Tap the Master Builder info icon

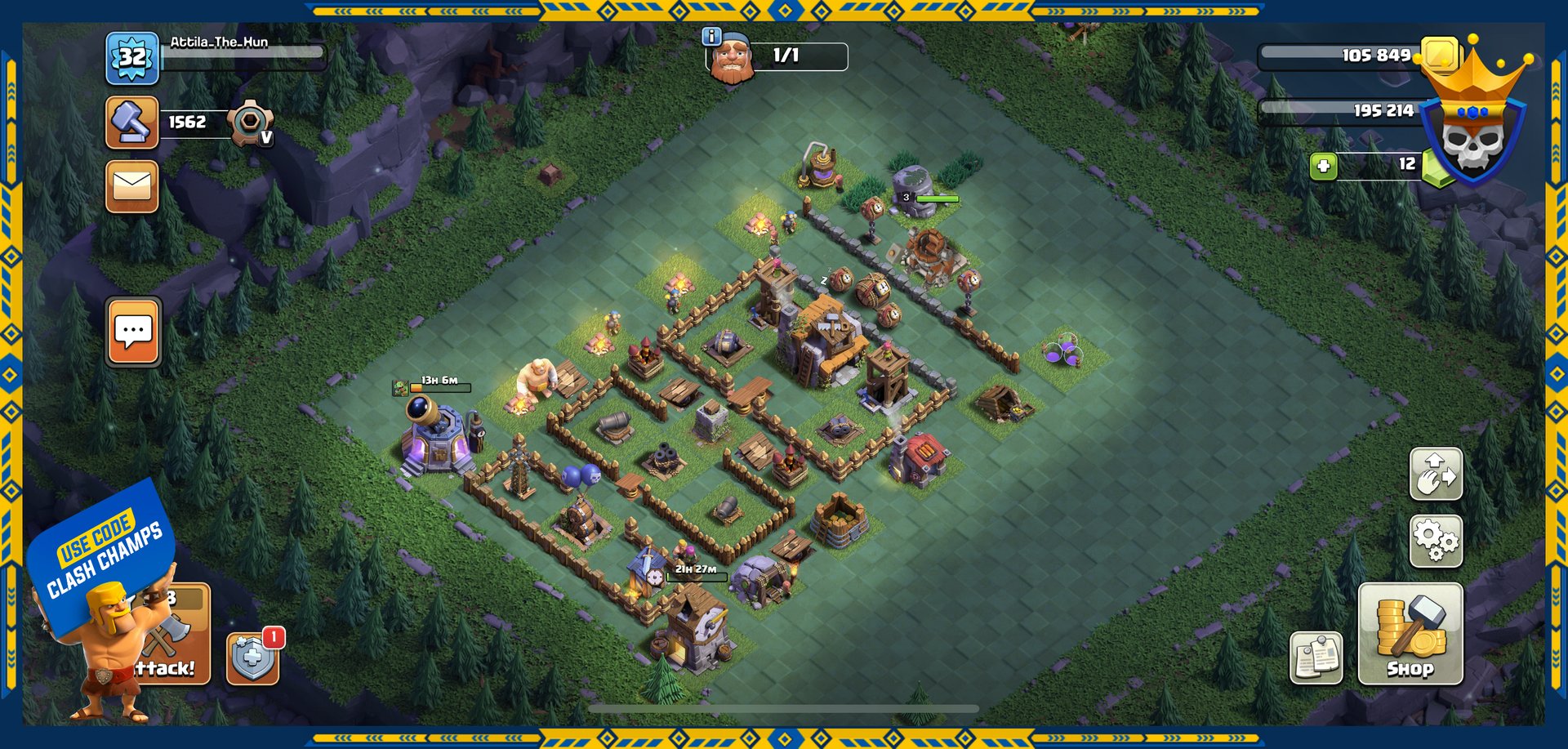[711, 36]
